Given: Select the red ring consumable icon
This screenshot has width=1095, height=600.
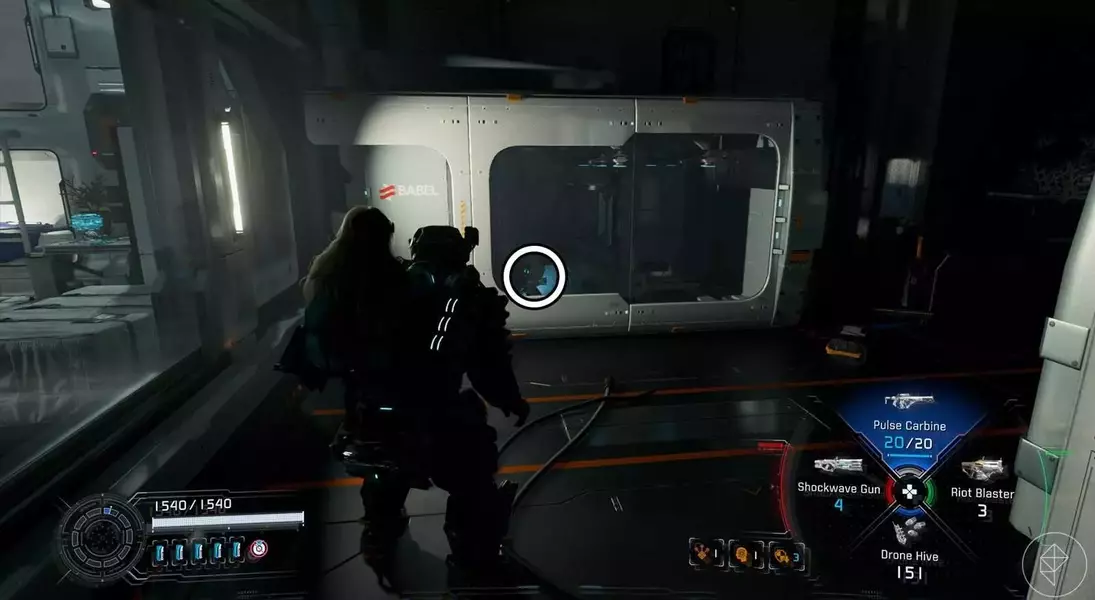Looking at the screenshot, I should click(258, 551).
